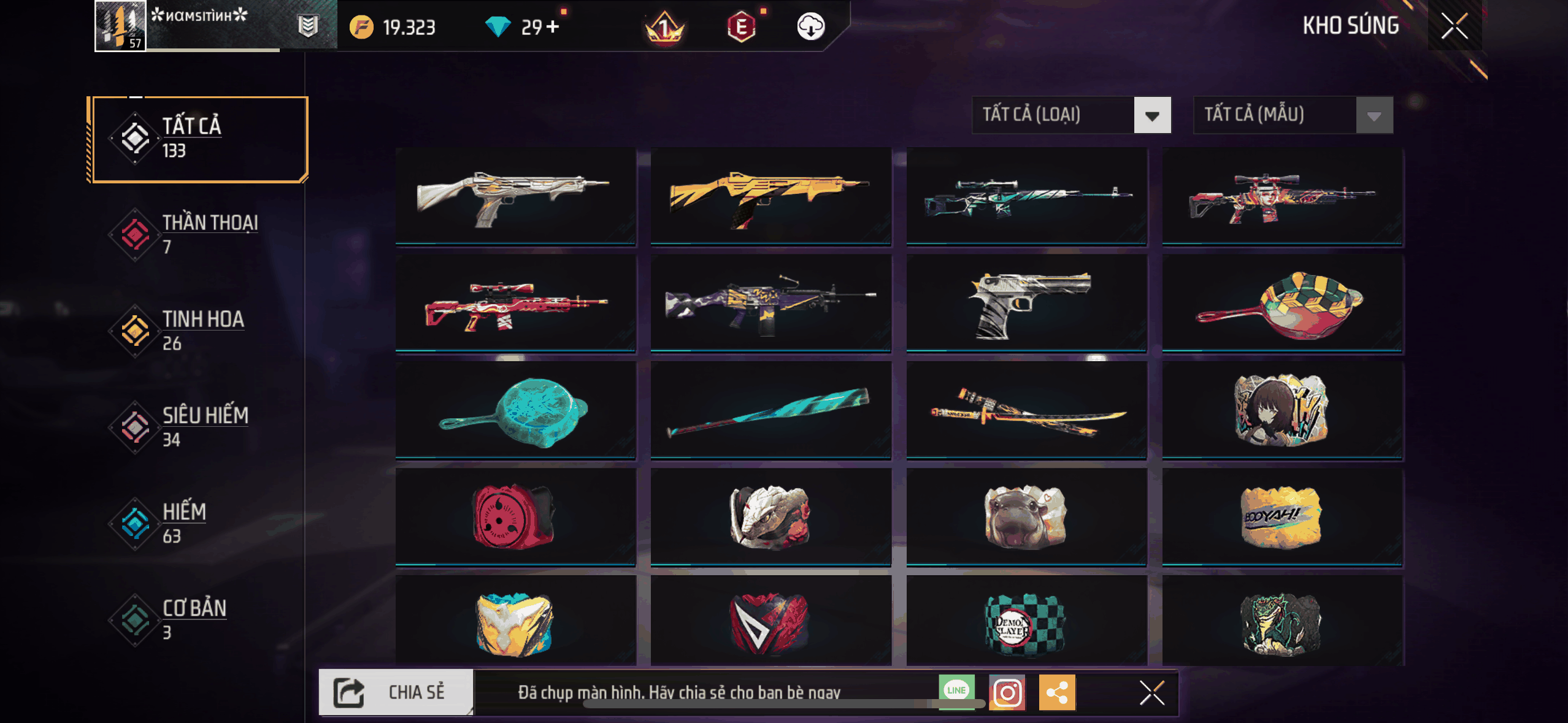Dismiss the screenshot share bar
This screenshot has height=723, width=1568.
click(x=1151, y=693)
